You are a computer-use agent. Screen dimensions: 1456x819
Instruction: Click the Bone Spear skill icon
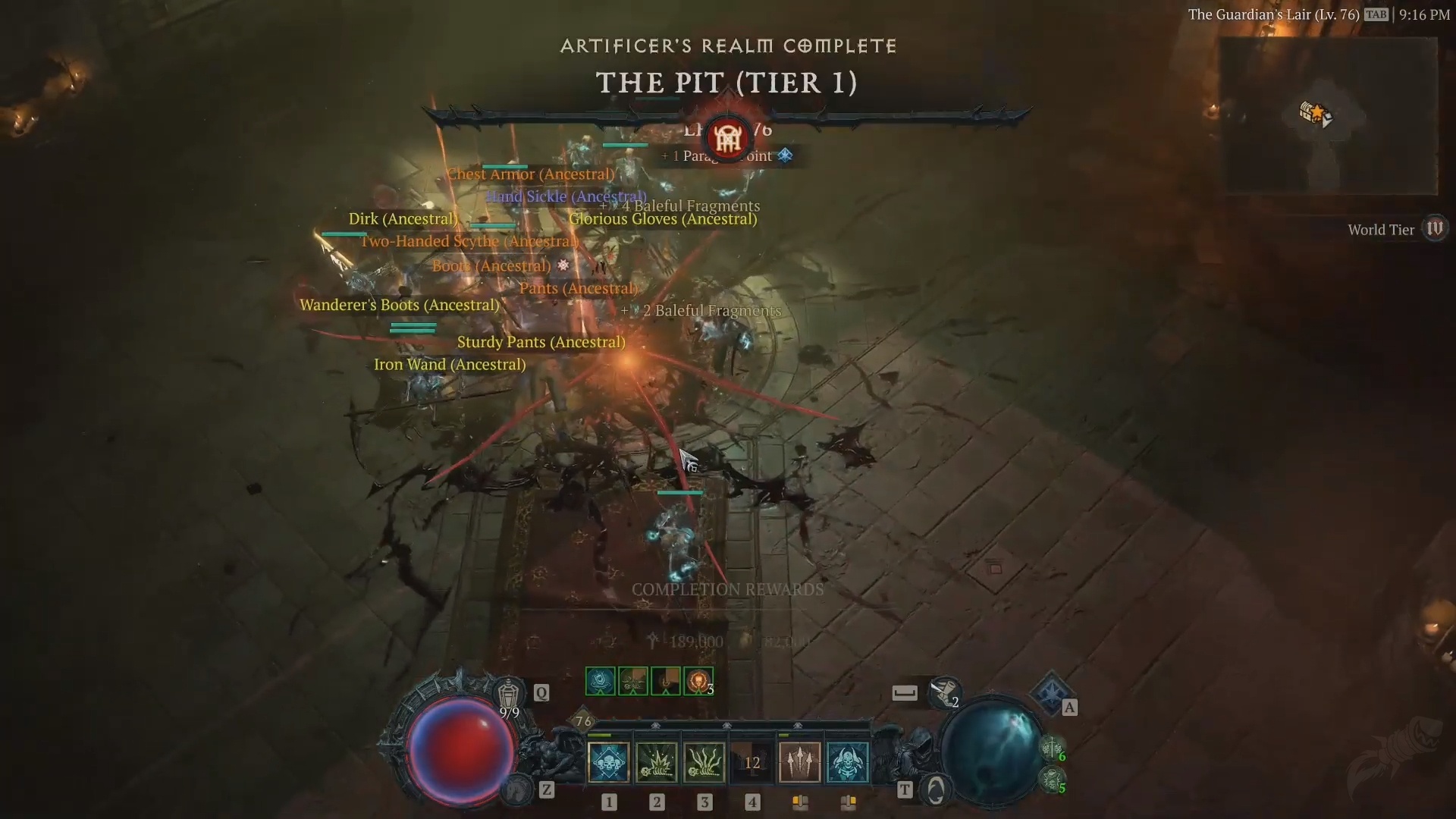tap(799, 763)
